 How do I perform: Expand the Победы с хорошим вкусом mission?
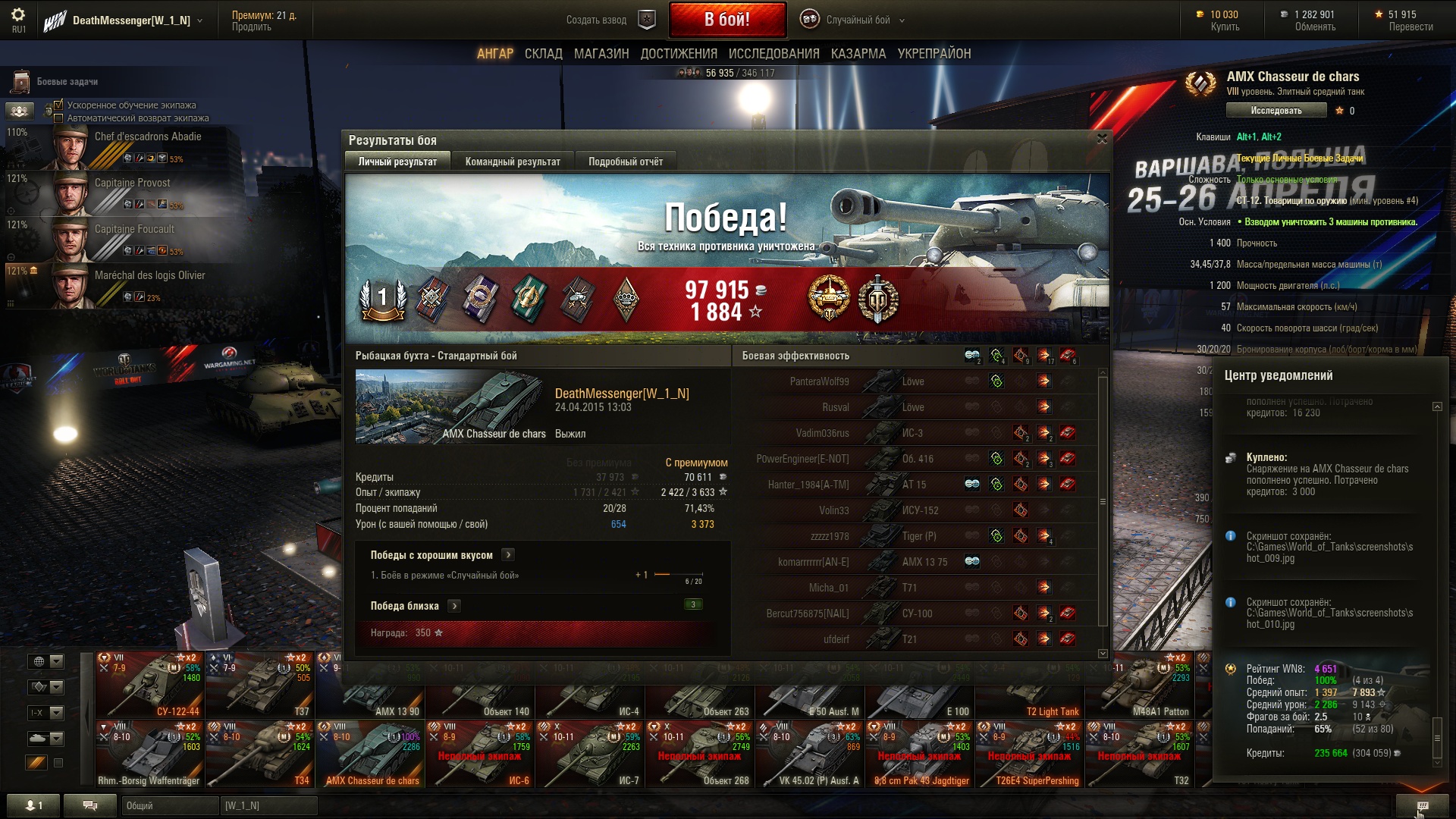508,555
